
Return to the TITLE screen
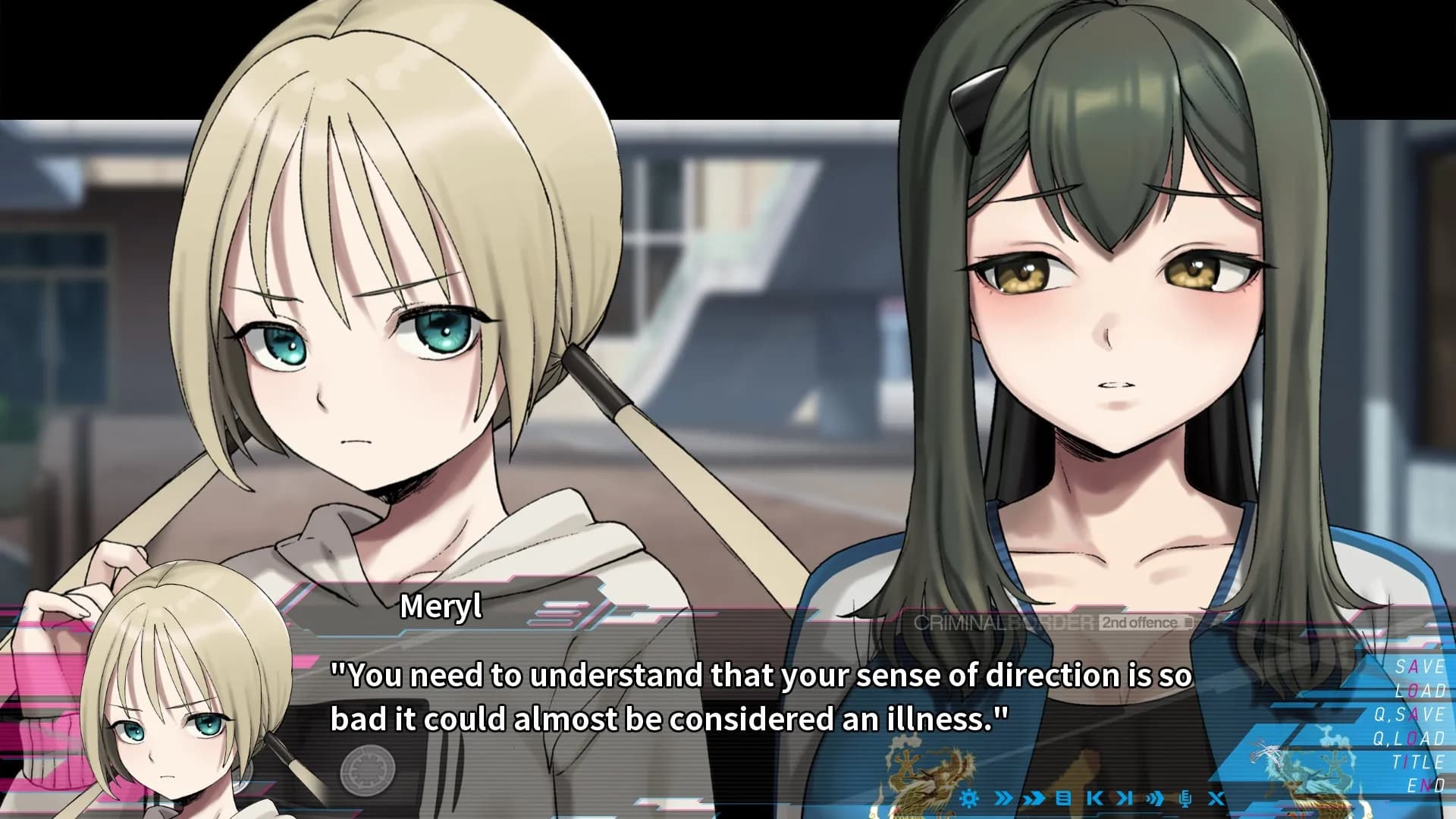coord(1418,761)
